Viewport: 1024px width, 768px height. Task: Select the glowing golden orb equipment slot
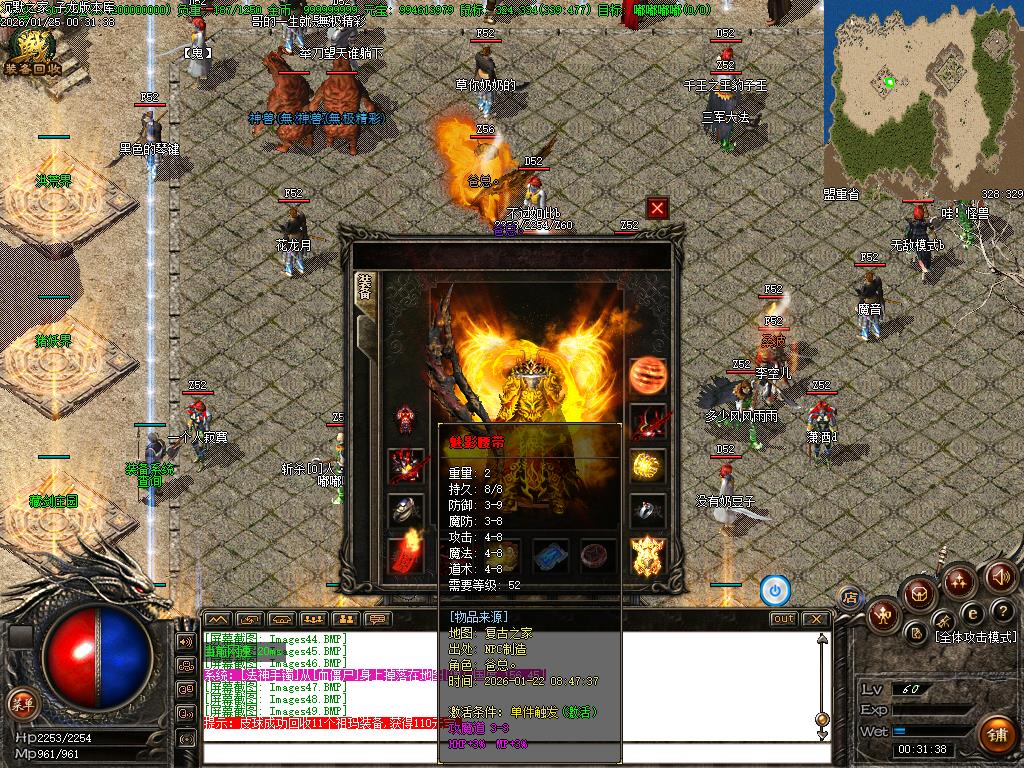648,465
